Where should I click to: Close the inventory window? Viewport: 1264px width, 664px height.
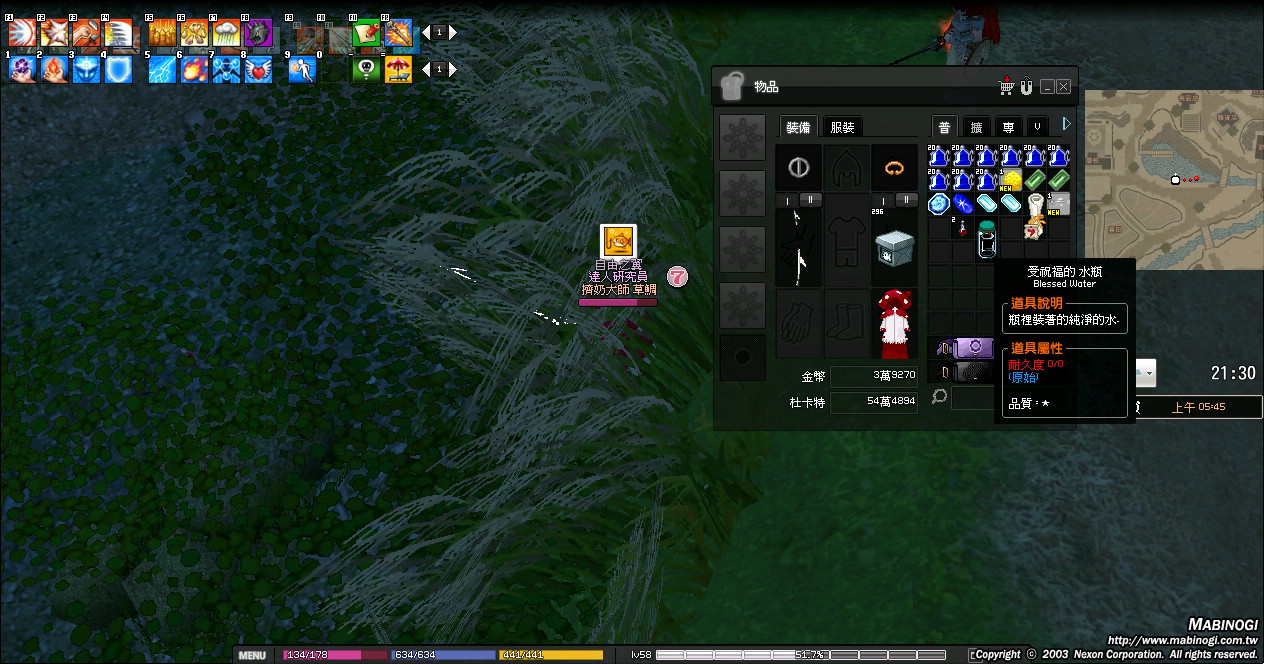(1064, 87)
